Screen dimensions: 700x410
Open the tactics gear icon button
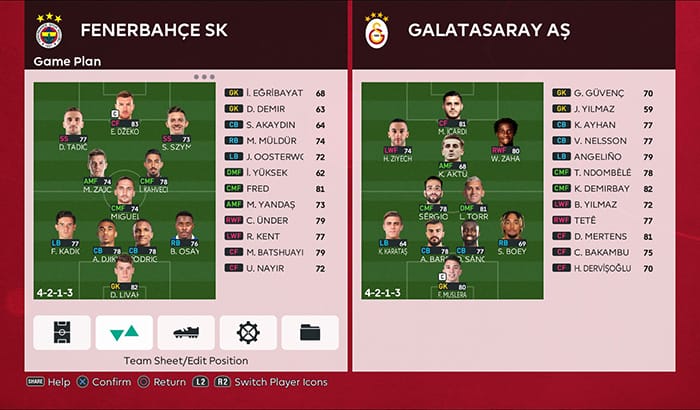click(x=248, y=332)
